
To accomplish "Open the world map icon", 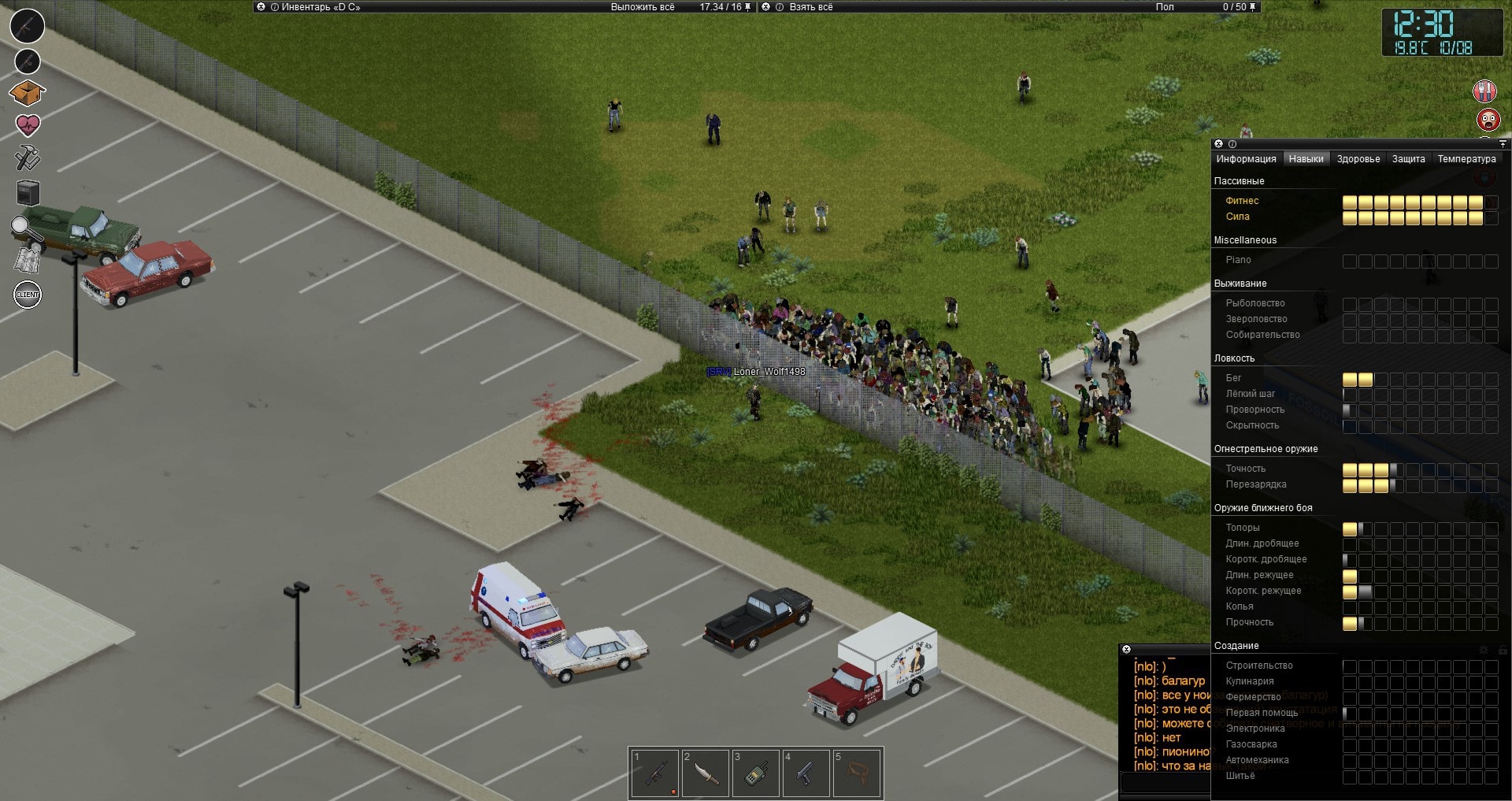I will point(28,259).
